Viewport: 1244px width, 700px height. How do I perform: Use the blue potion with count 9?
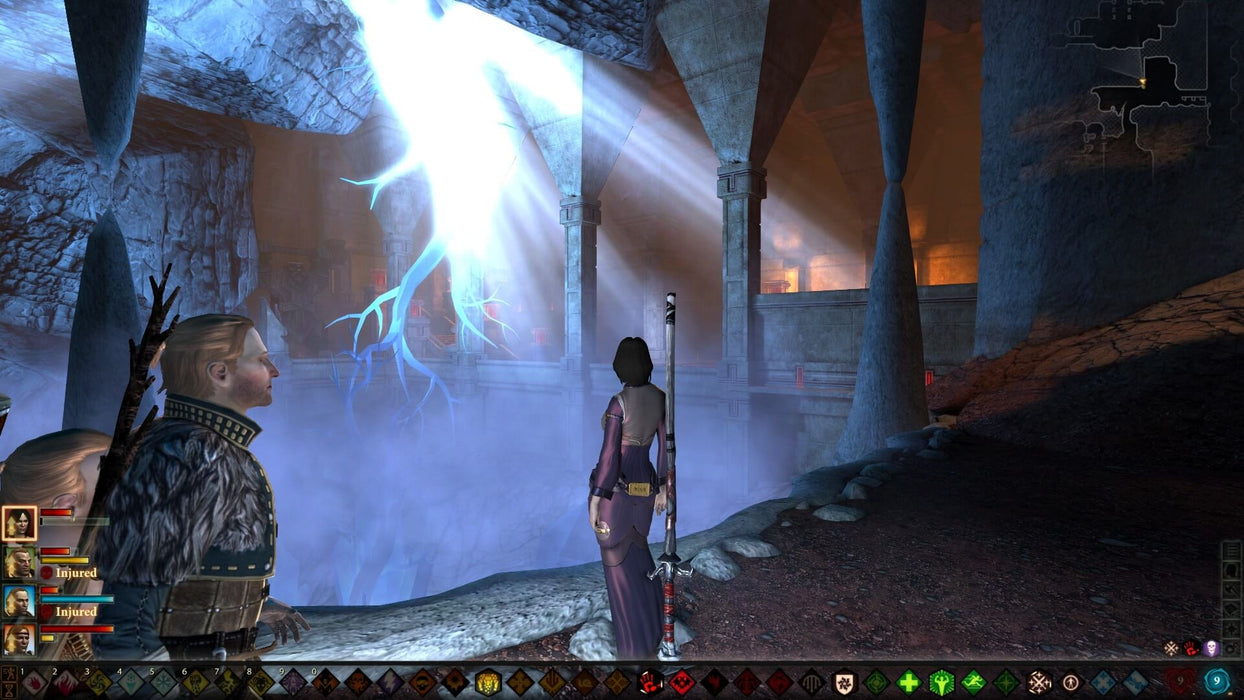pyautogui.click(x=1216, y=682)
